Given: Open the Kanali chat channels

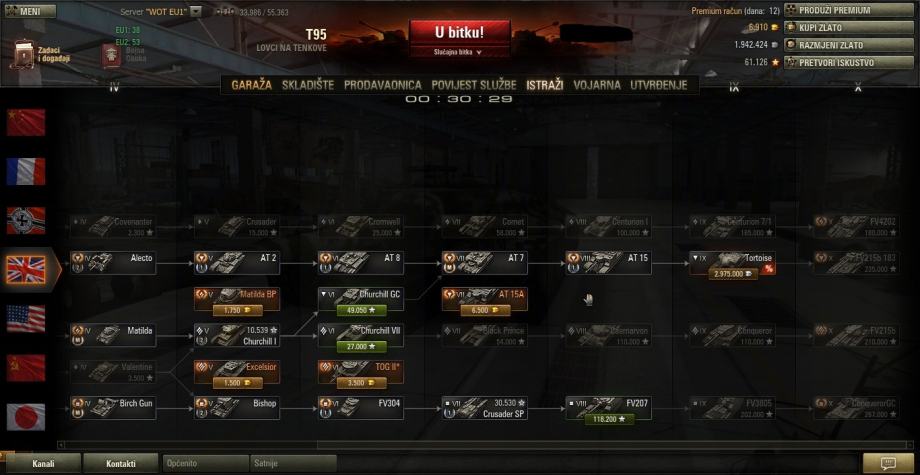Looking at the screenshot, I should (43, 464).
